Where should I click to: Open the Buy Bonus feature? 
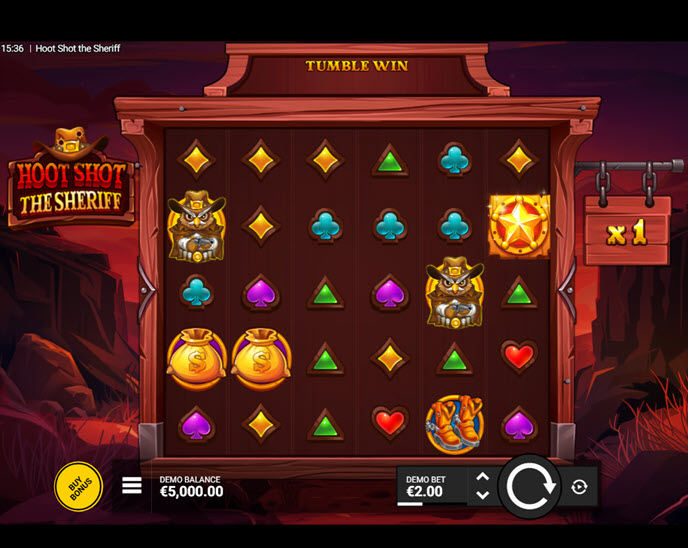click(x=78, y=487)
